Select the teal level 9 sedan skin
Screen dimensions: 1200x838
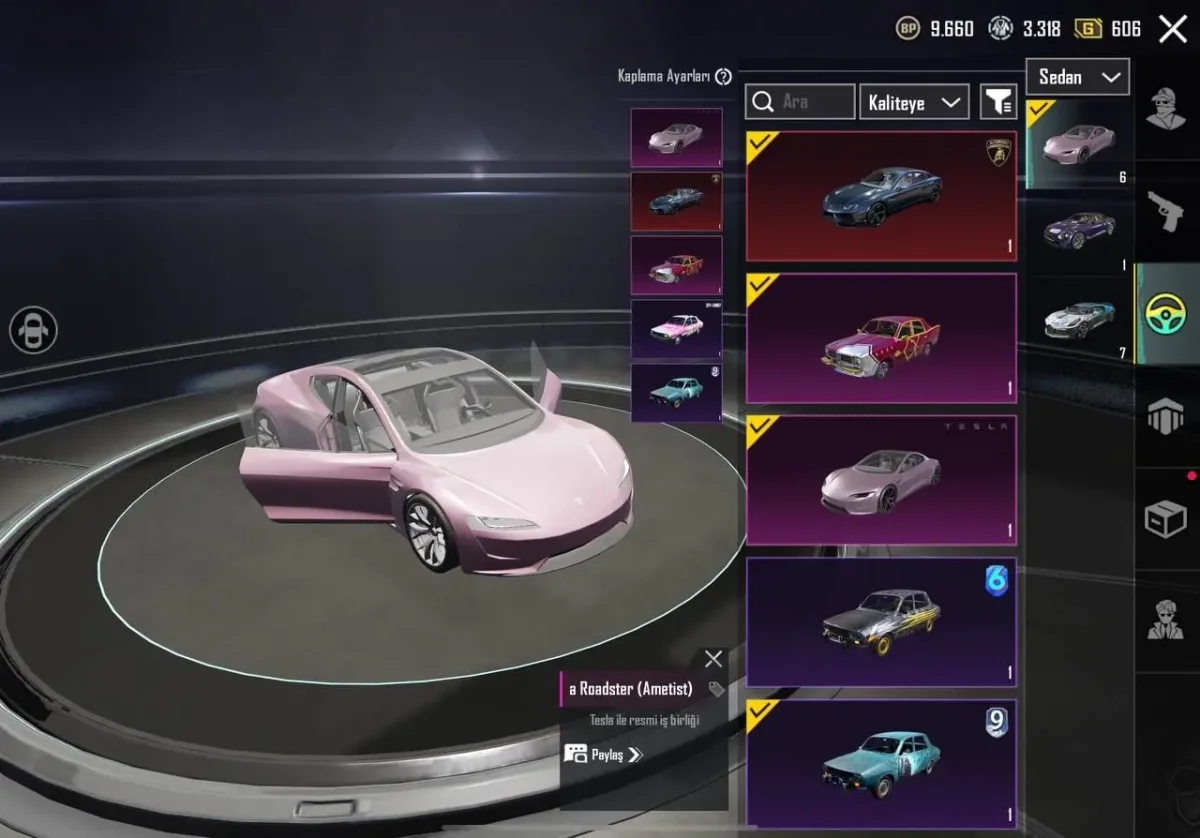click(881, 764)
